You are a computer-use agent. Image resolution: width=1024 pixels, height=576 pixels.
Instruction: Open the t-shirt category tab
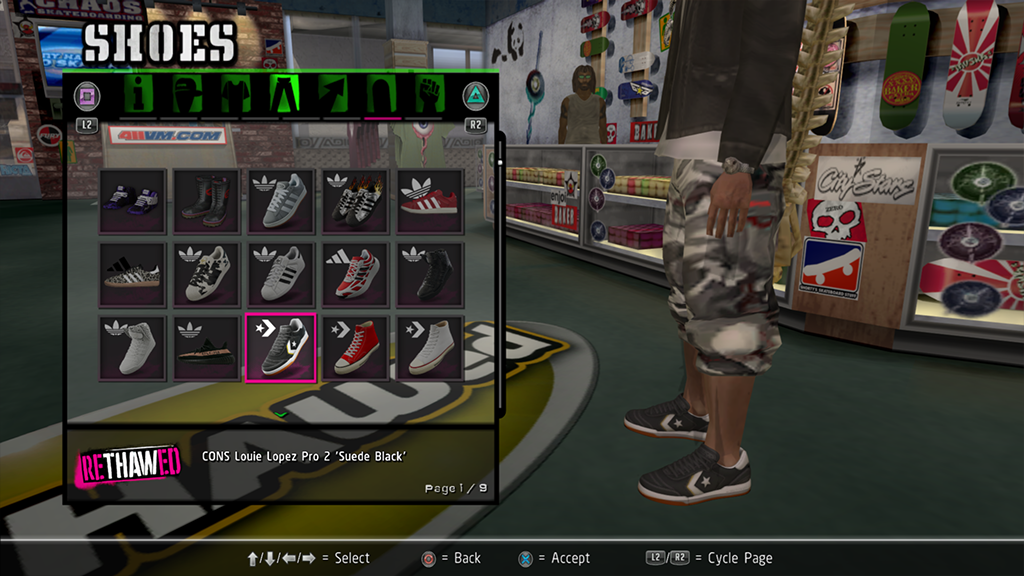tap(234, 95)
